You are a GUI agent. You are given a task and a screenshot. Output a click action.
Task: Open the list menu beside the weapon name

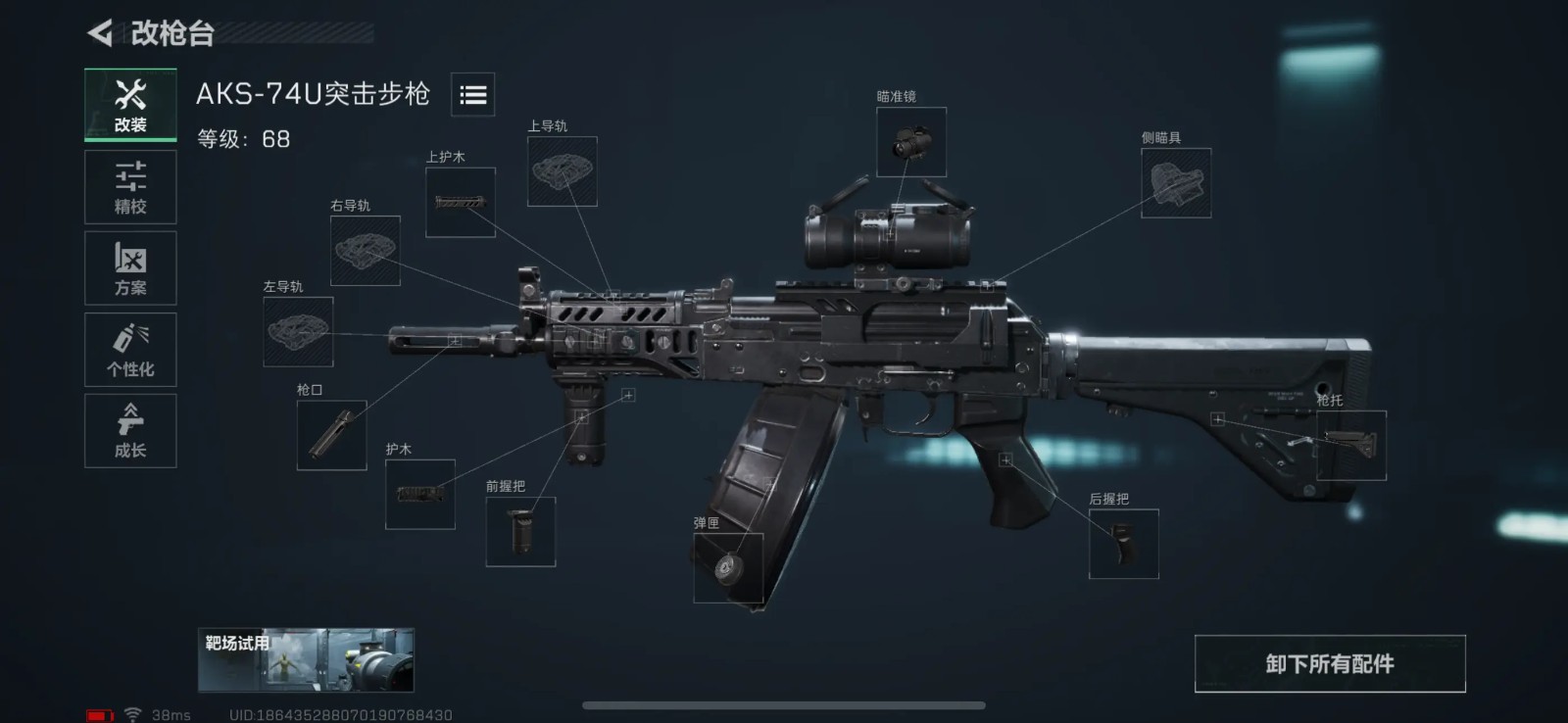coord(472,94)
